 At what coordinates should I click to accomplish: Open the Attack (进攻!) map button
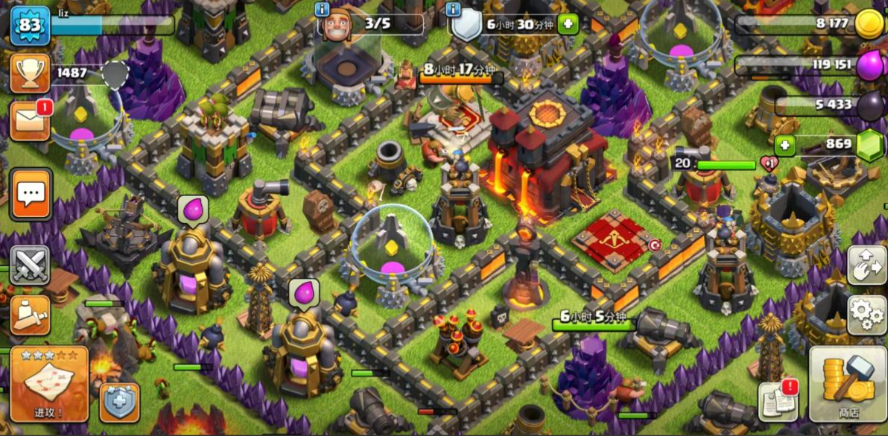tap(49, 384)
